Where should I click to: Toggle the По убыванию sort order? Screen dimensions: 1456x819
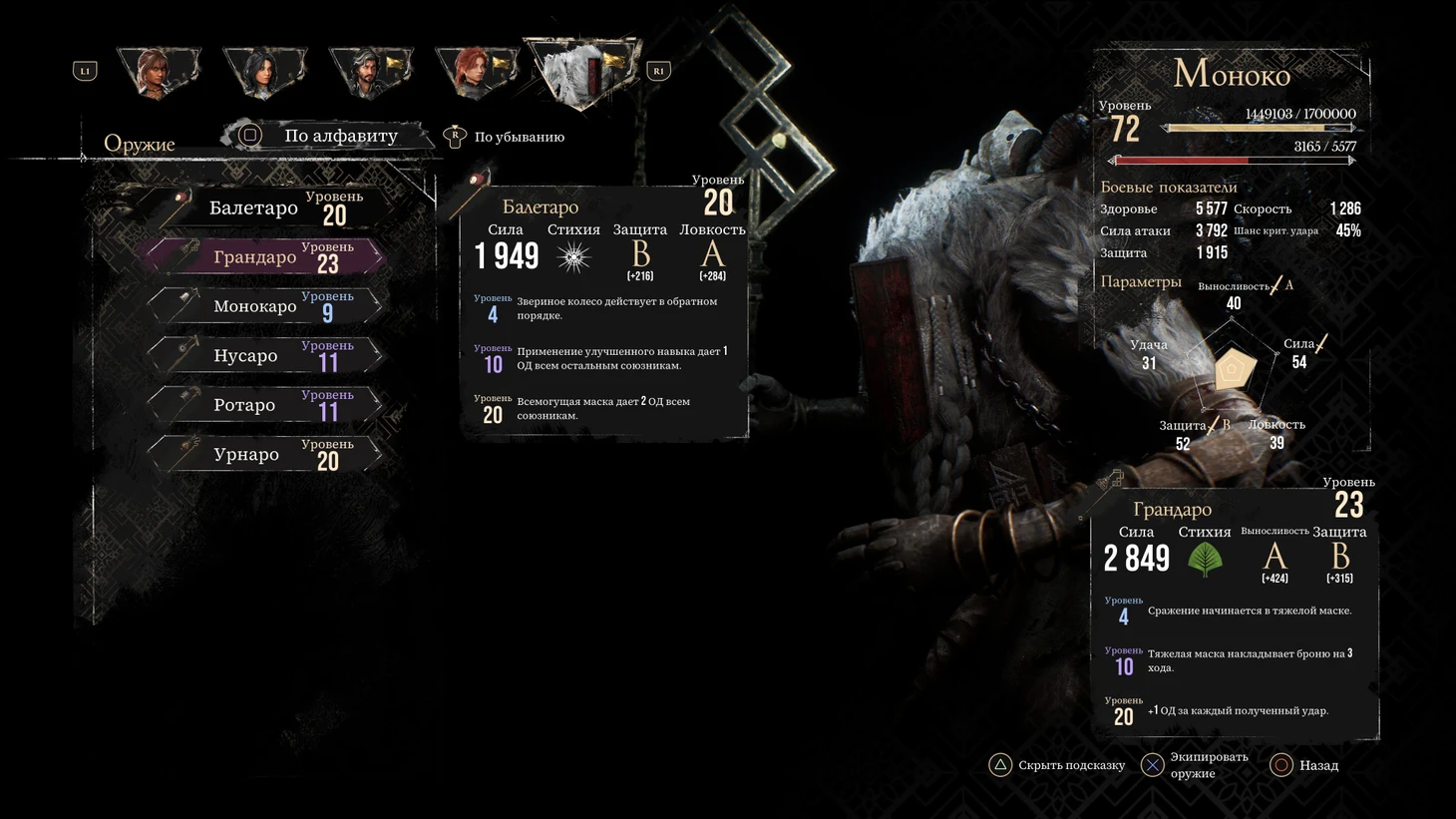click(x=507, y=137)
